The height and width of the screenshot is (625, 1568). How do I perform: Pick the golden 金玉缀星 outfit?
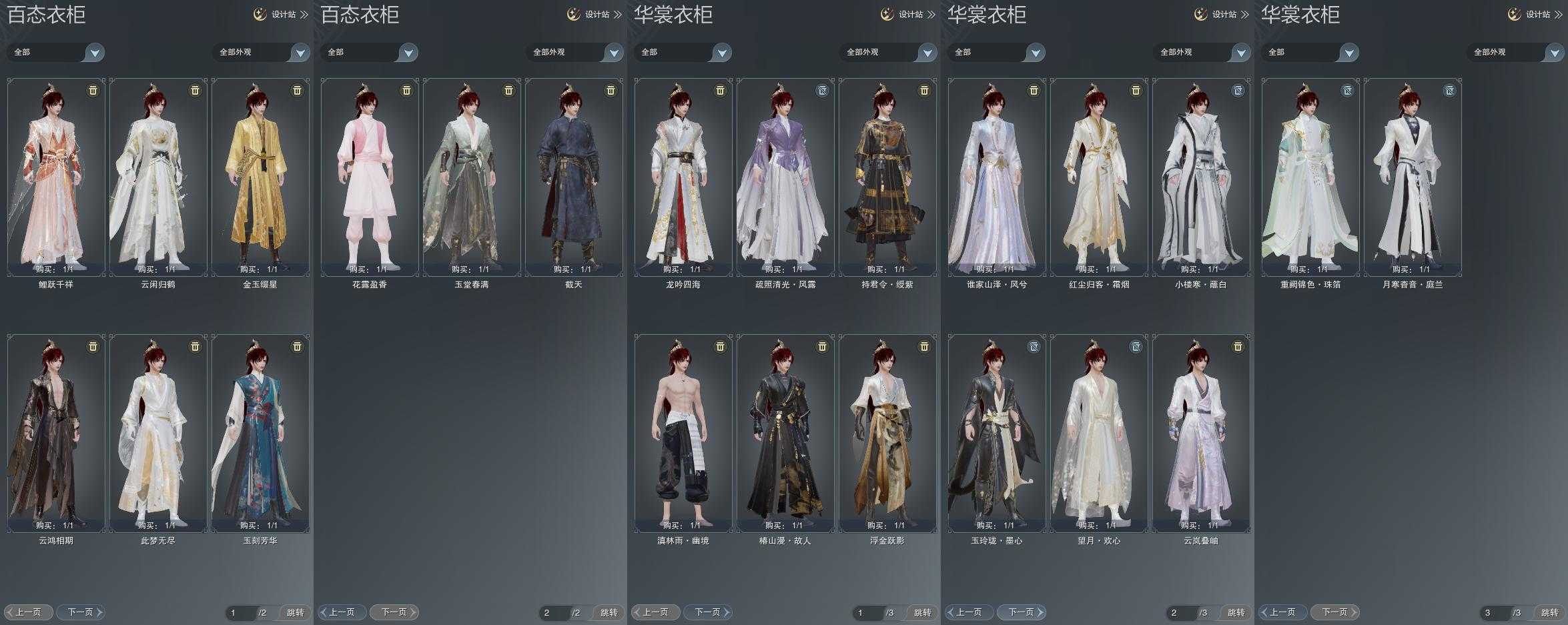click(260, 177)
